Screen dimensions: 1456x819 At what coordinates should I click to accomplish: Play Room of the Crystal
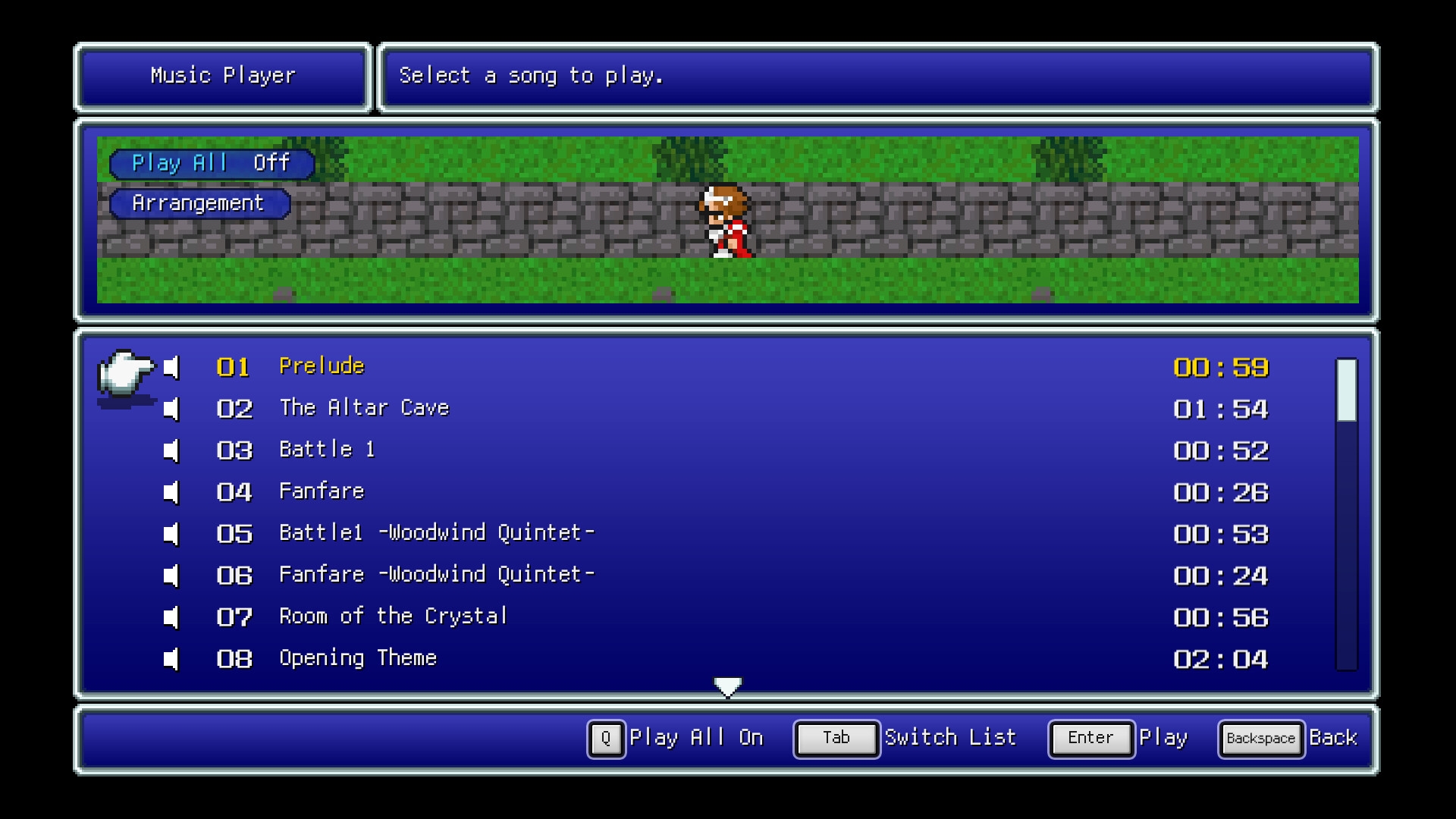[393, 617]
